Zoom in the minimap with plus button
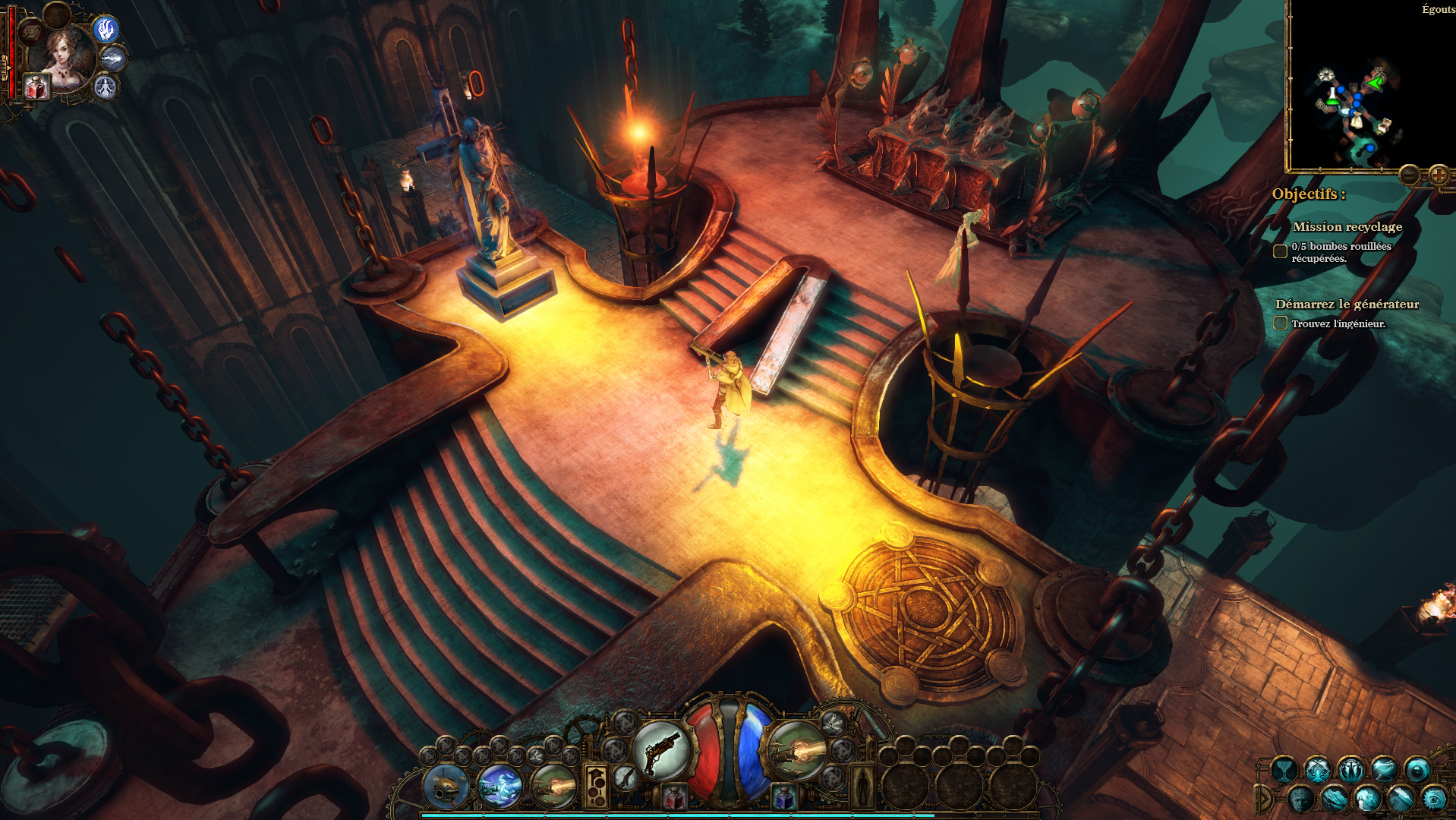1456x820 pixels. (x=1439, y=175)
